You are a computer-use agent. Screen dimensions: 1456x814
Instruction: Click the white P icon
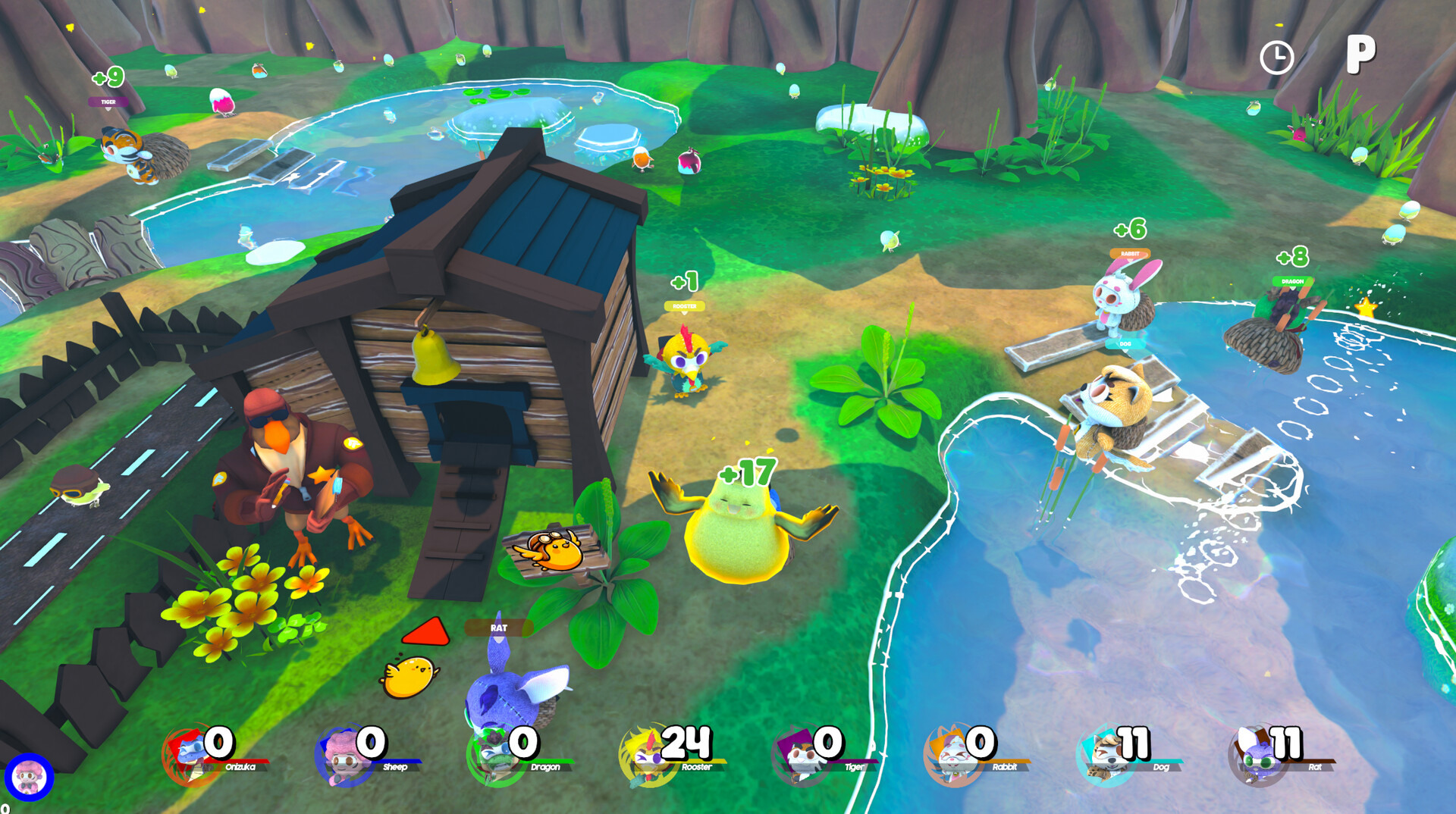pyautogui.click(x=1360, y=54)
